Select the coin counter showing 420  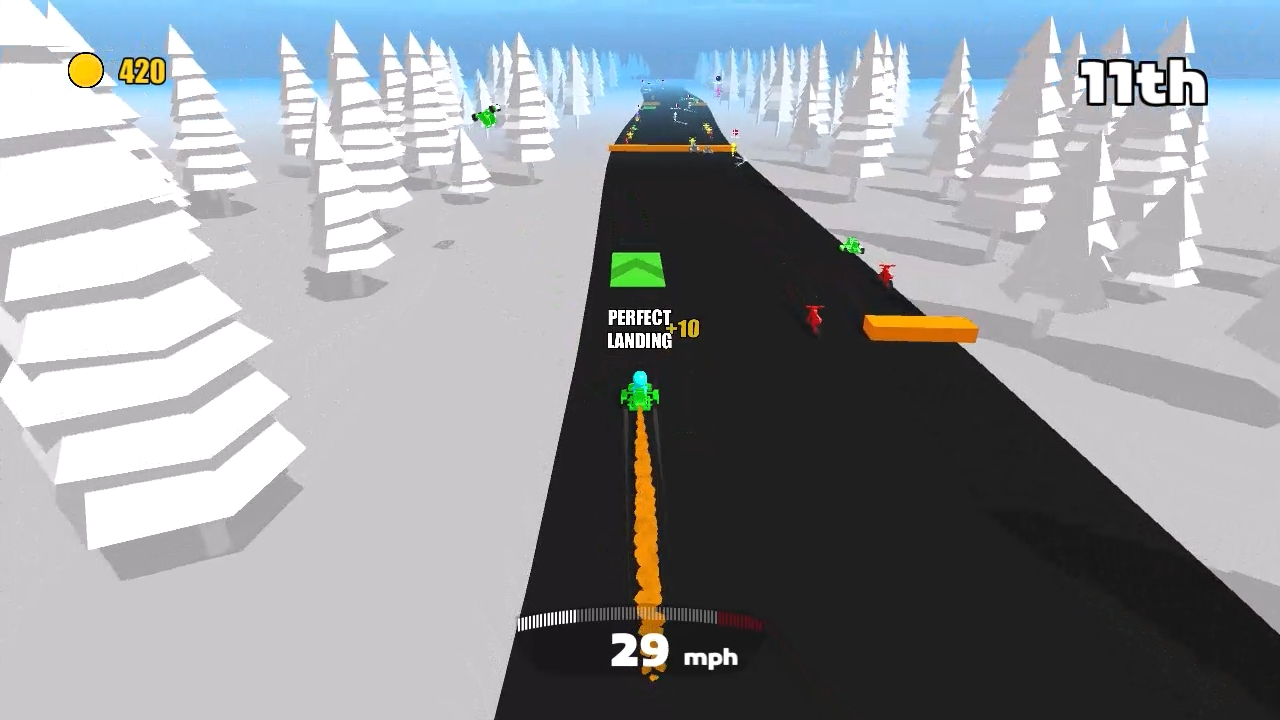tap(140, 71)
